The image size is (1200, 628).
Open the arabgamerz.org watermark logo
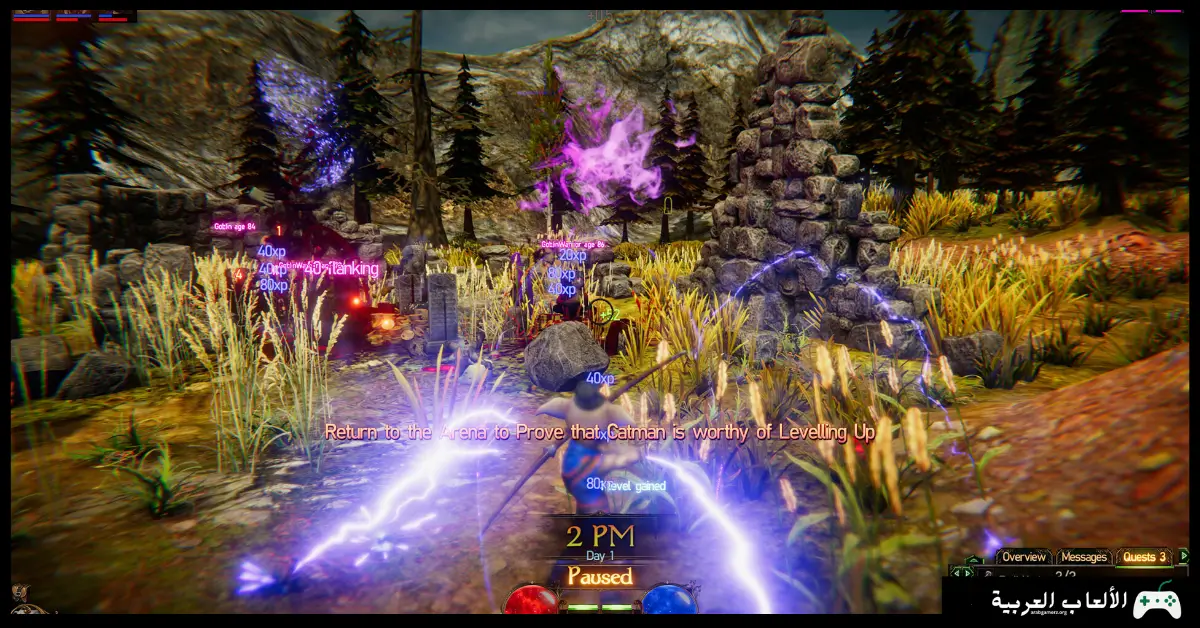1070,600
